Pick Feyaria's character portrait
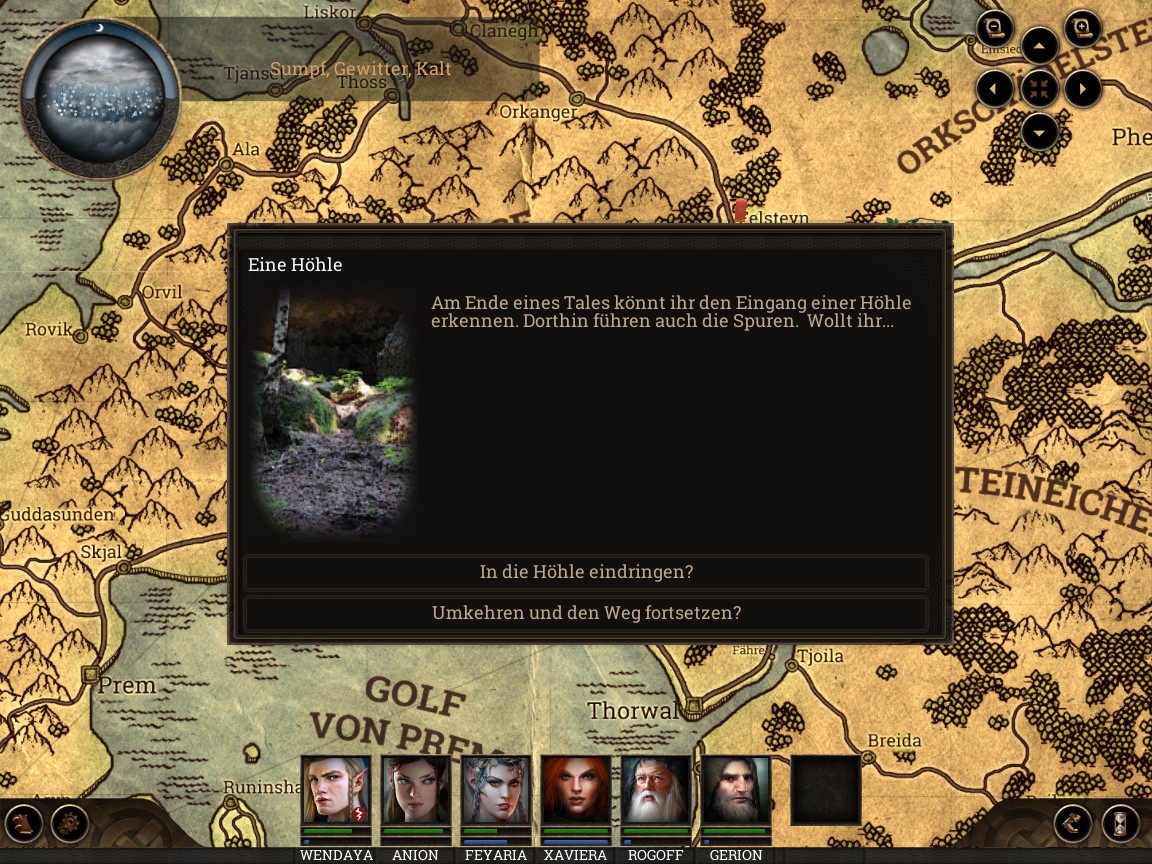The height and width of the screenshot is (864, 1152). [496, 790]
